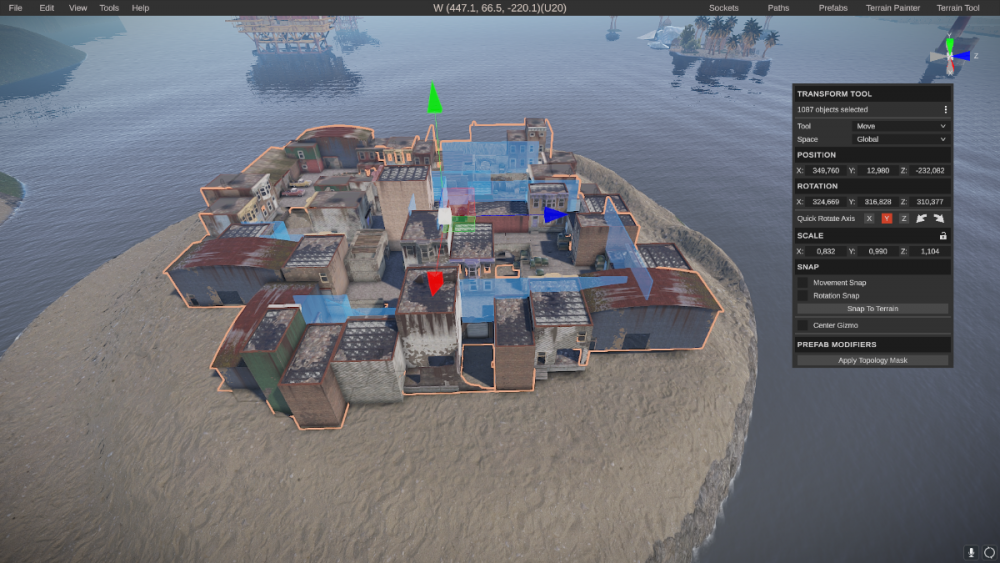This screenshot has width=1000, height=563.
Task: Open the Terrain Tool
Action: coord(957,8)
